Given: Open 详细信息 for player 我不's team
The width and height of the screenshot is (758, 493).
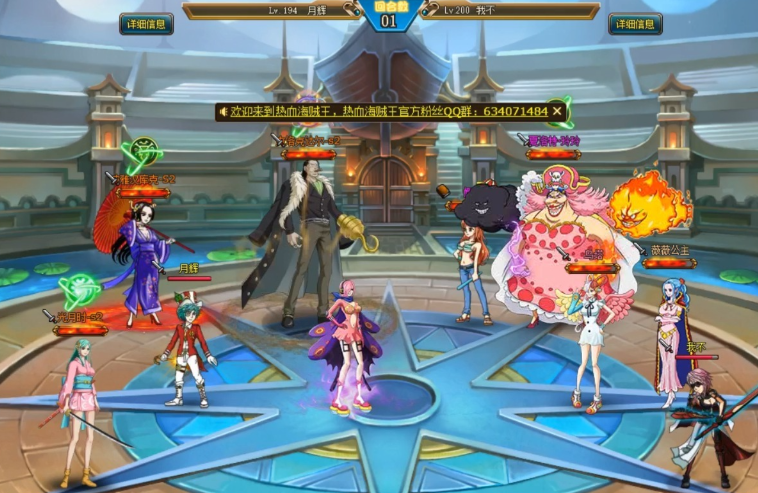Looking at the screenshot, I should click(x=635, y=24).
